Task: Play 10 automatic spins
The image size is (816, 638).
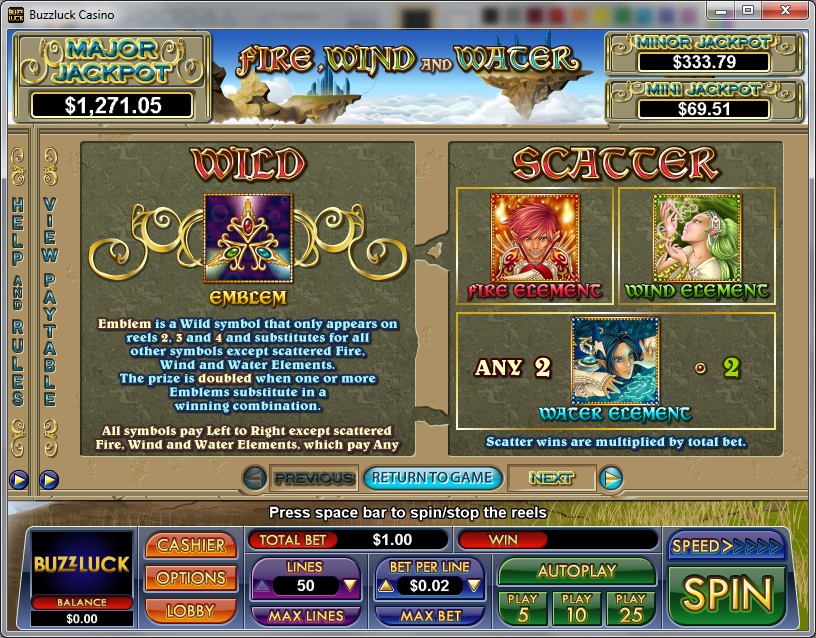Action: point(576,609)
